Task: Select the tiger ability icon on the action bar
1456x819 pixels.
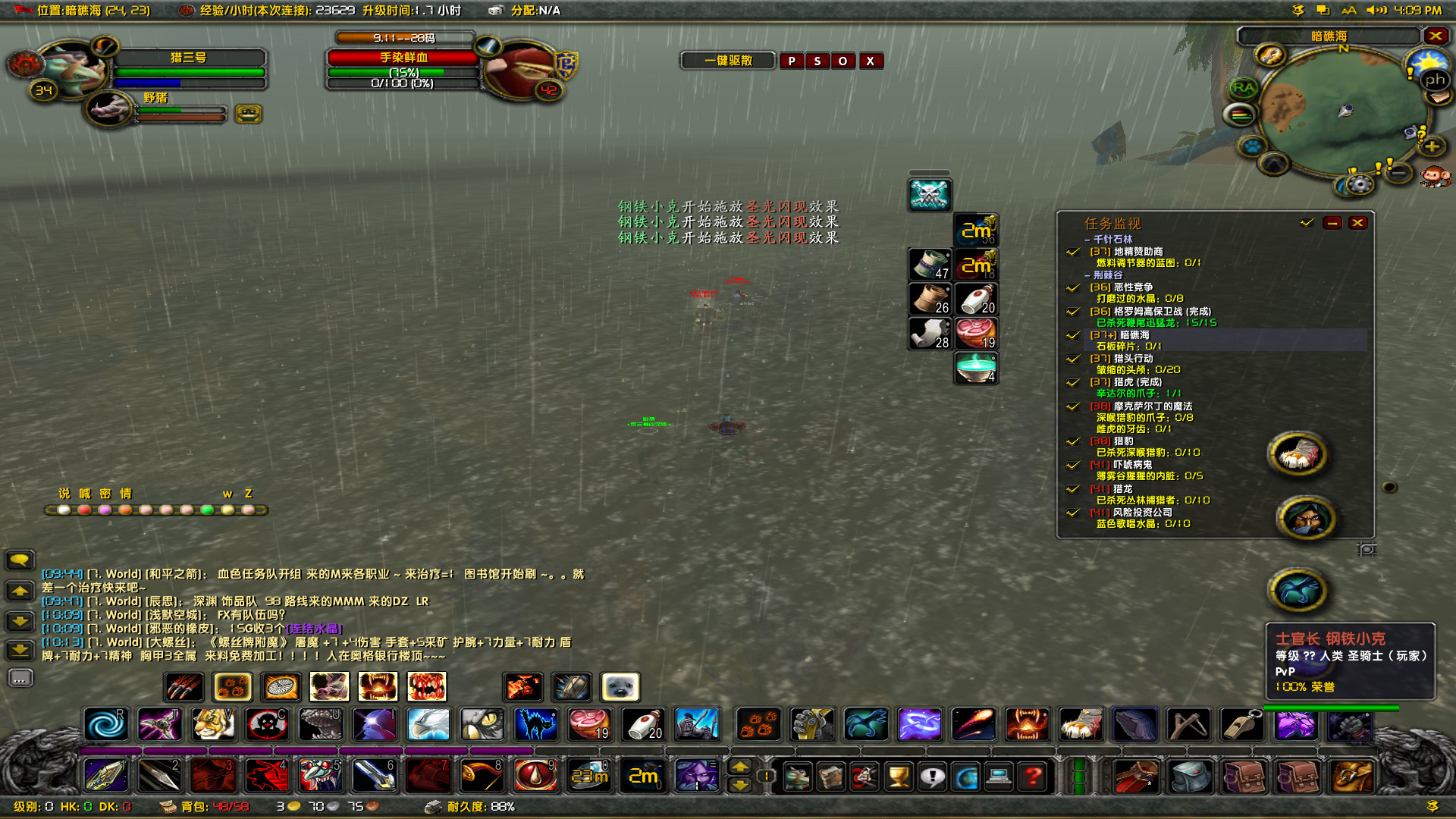Action: 213,725
